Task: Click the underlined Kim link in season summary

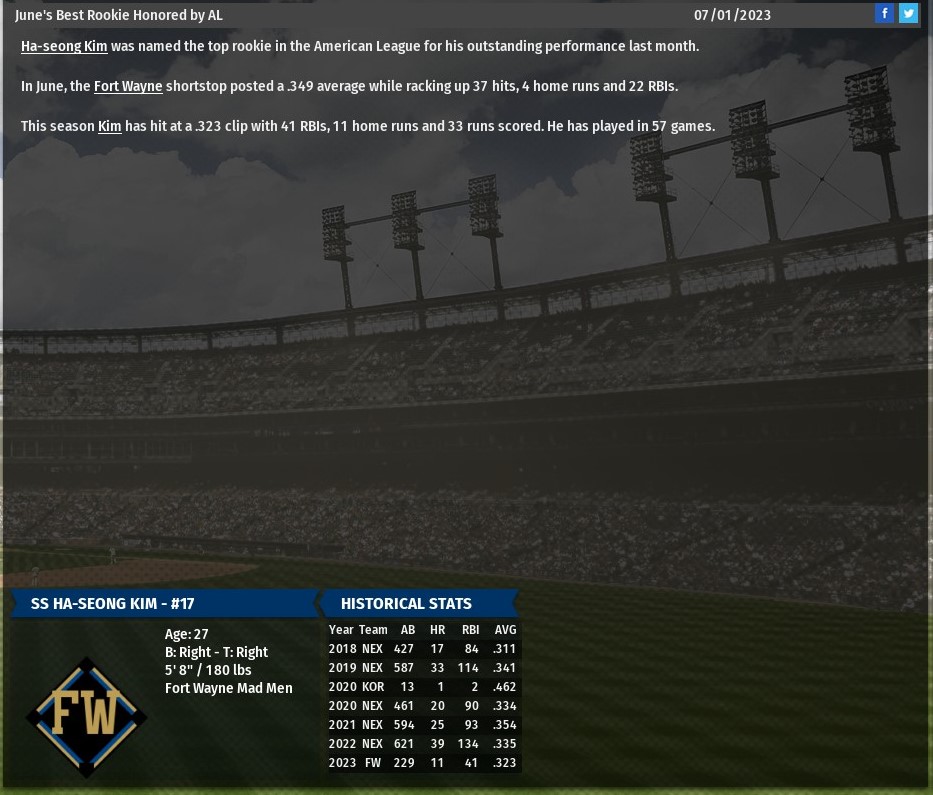Action: coord(109,127)
